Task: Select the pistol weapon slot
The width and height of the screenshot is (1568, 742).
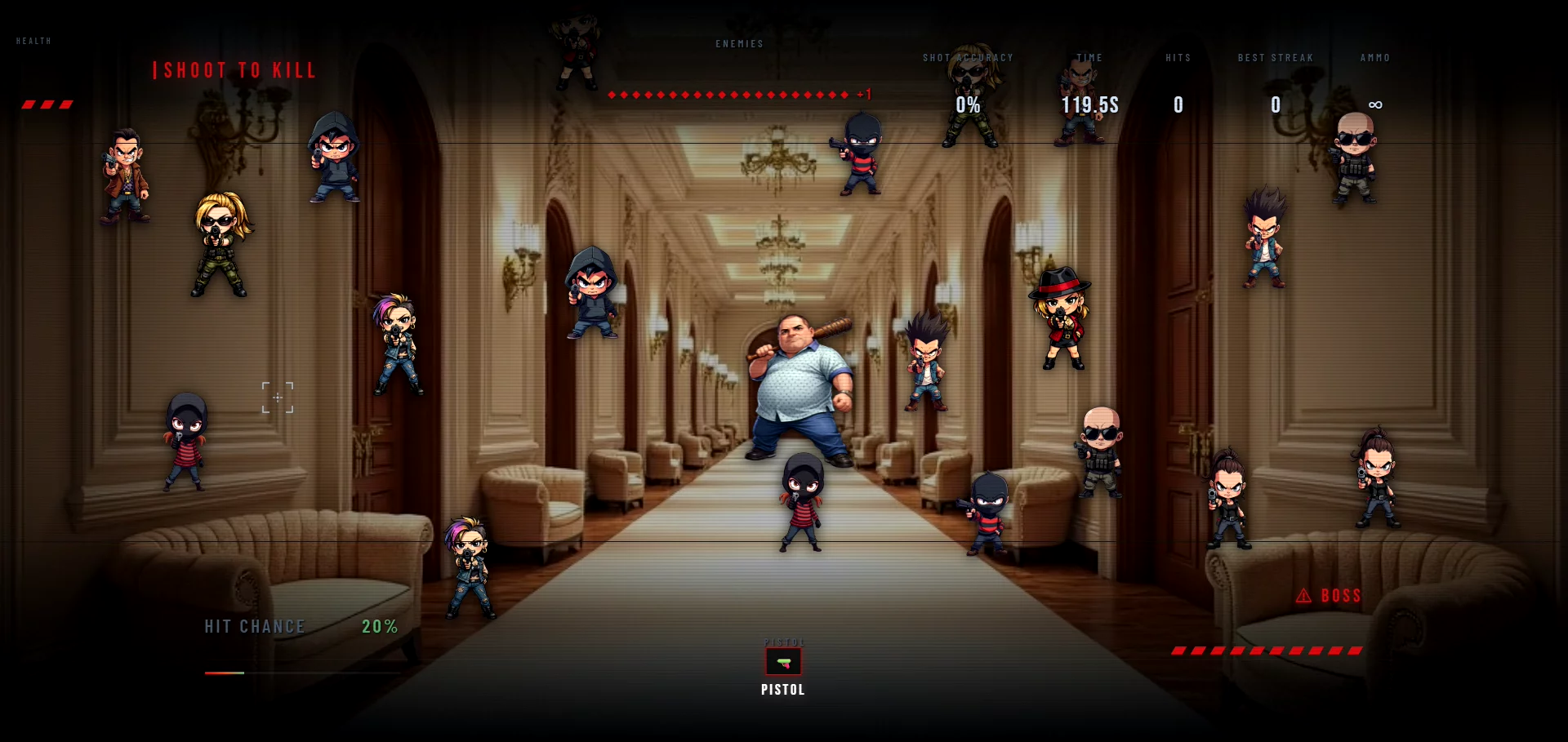Action: coord(783,662)
